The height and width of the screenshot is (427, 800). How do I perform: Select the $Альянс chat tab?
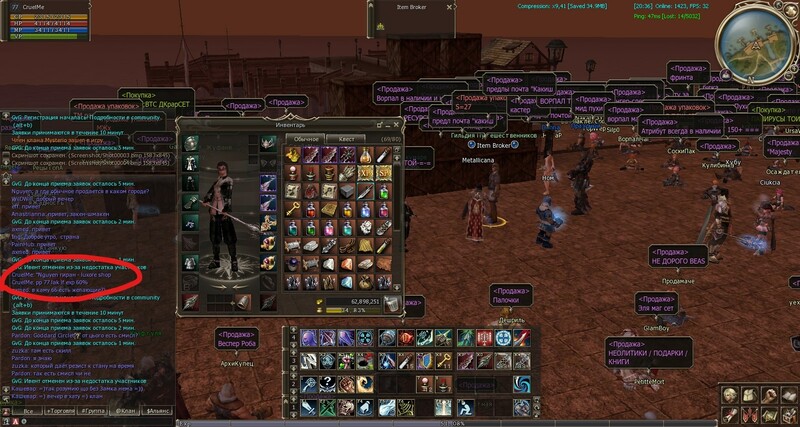154,411
